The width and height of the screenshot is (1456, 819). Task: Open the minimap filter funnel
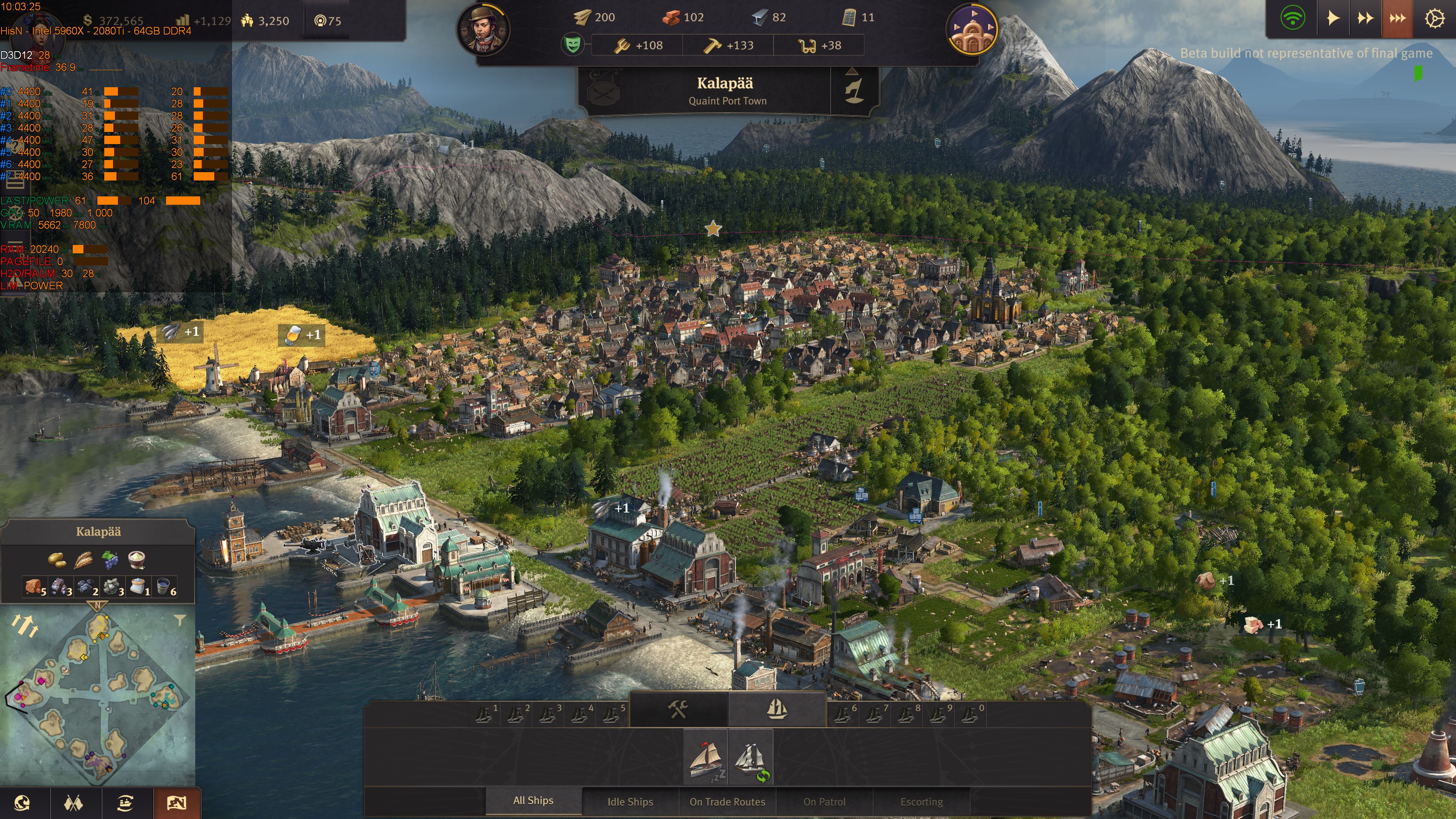tap(180, 621)
